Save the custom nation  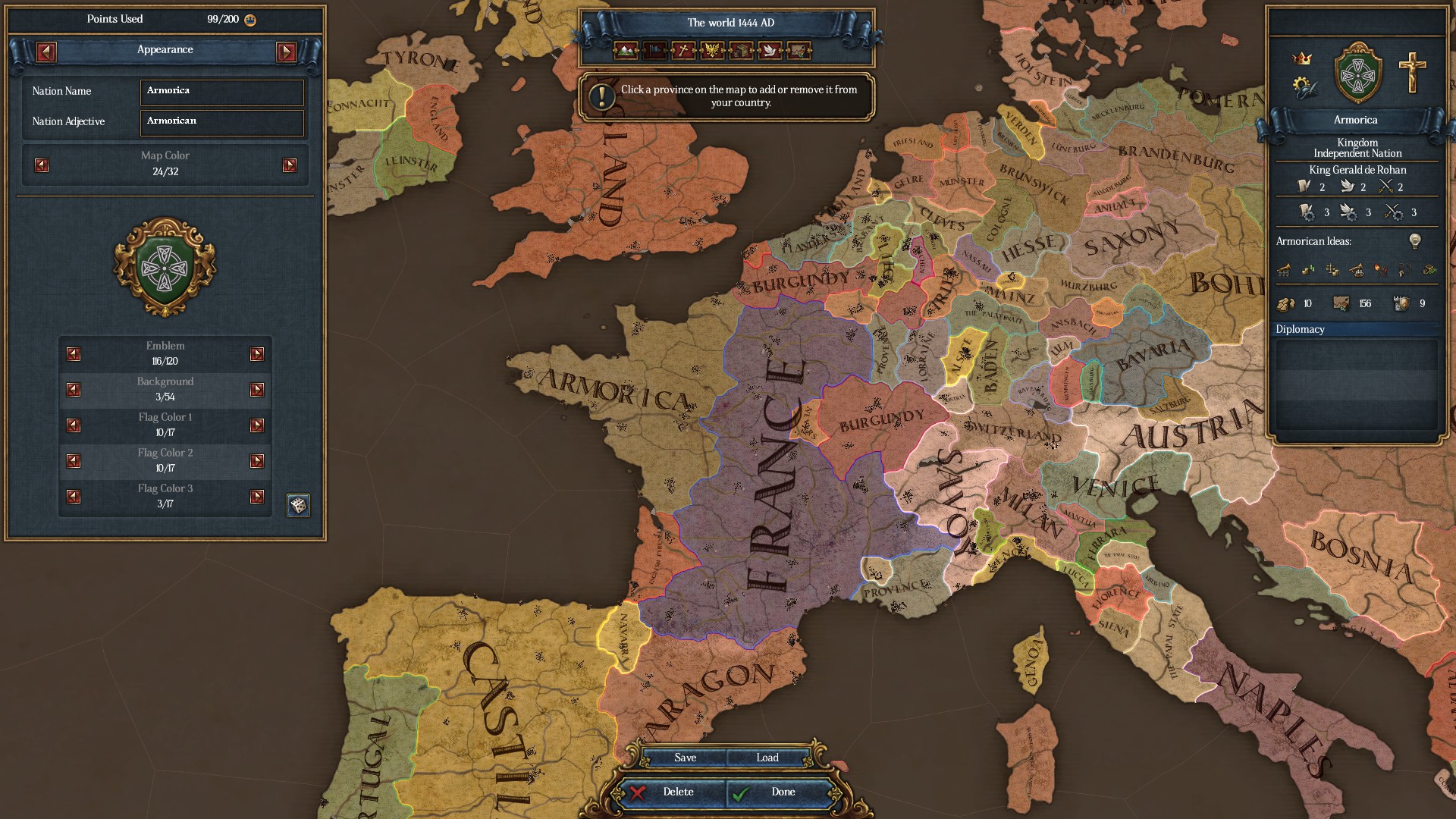pos(685,757)
